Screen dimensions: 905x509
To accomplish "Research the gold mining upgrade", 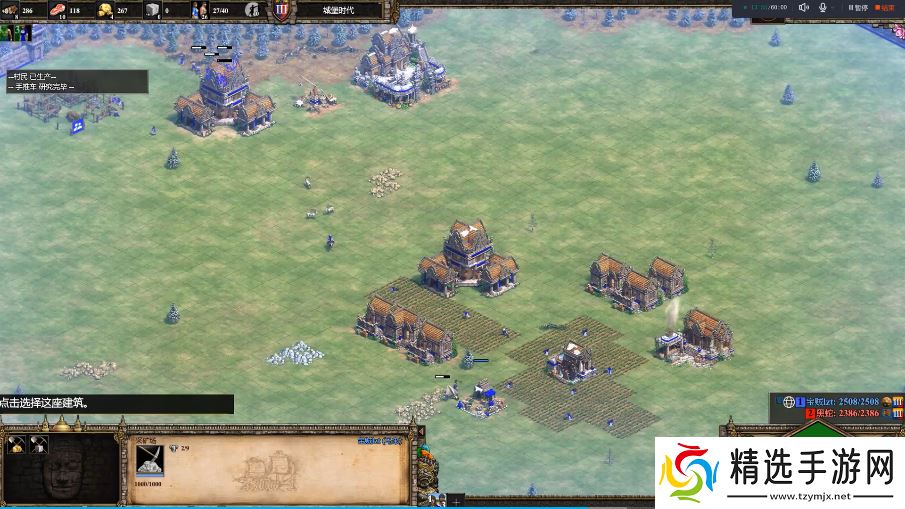I will pos(15,445).
